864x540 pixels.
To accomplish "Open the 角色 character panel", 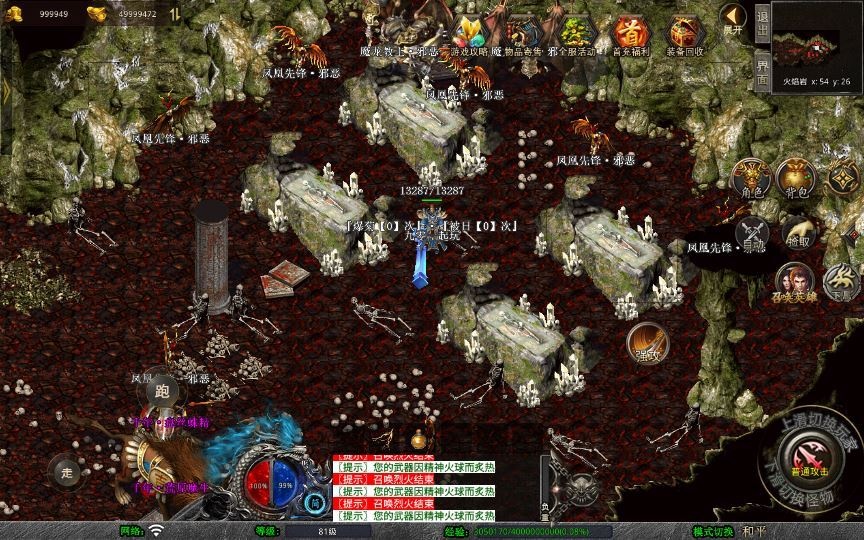I will click(x=752, y=176).
